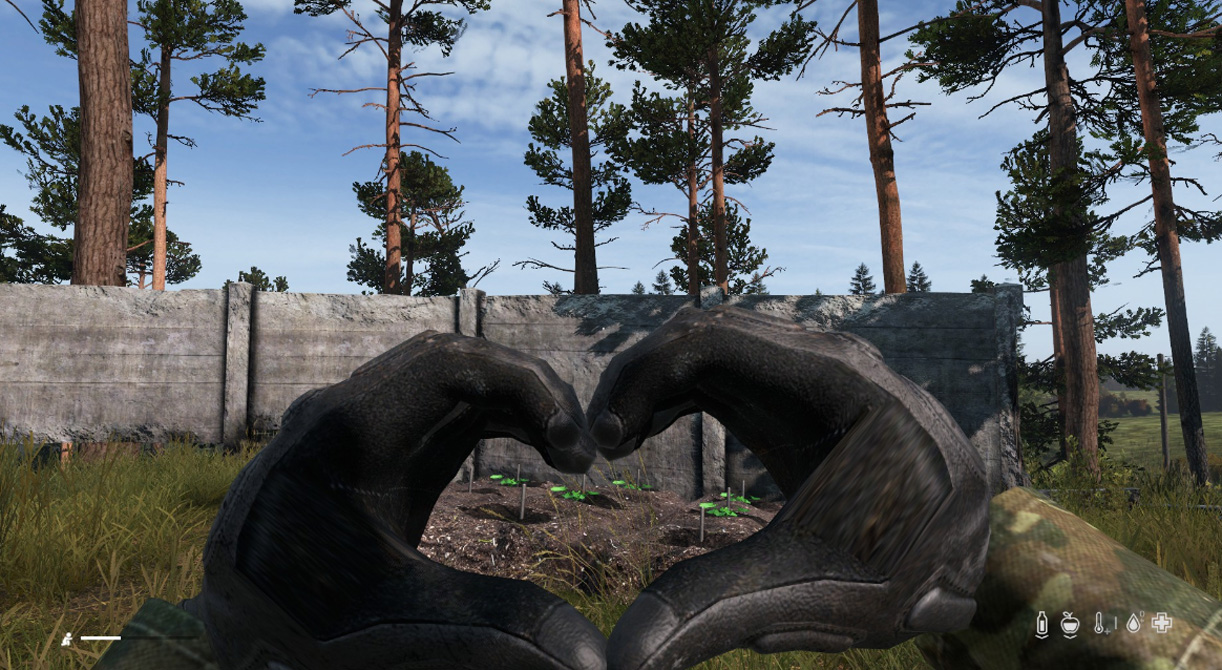
Task: Check the thermometer temperature icon
Action: 1101,623
